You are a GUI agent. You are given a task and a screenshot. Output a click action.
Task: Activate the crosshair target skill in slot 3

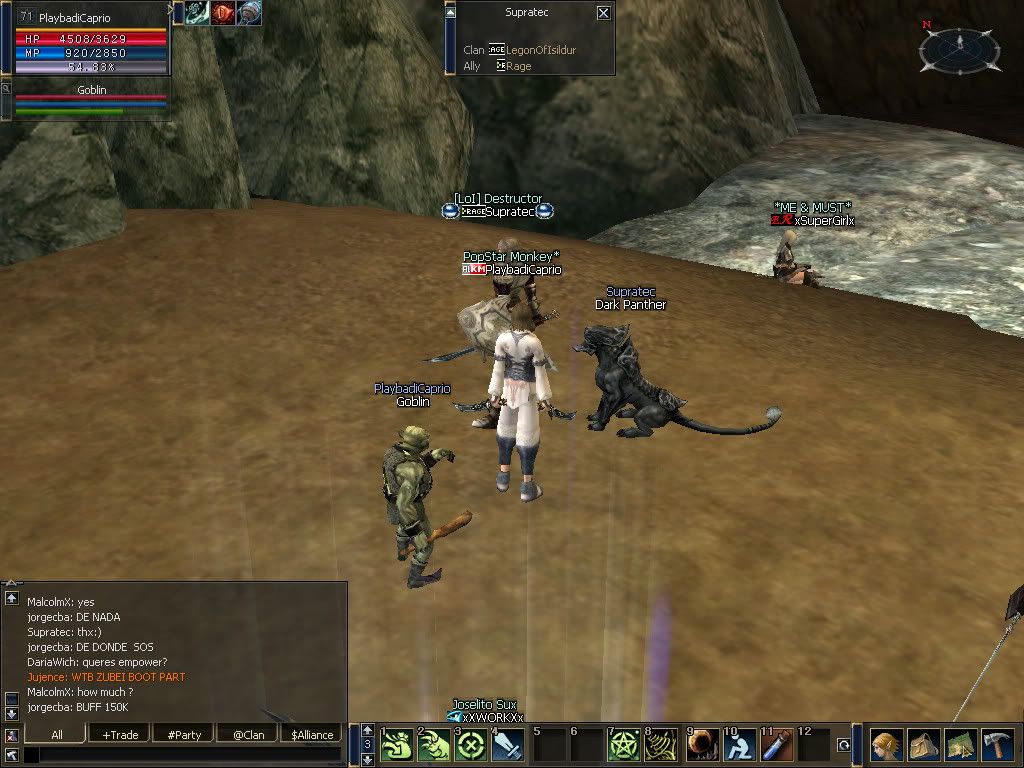coord(470,745)
